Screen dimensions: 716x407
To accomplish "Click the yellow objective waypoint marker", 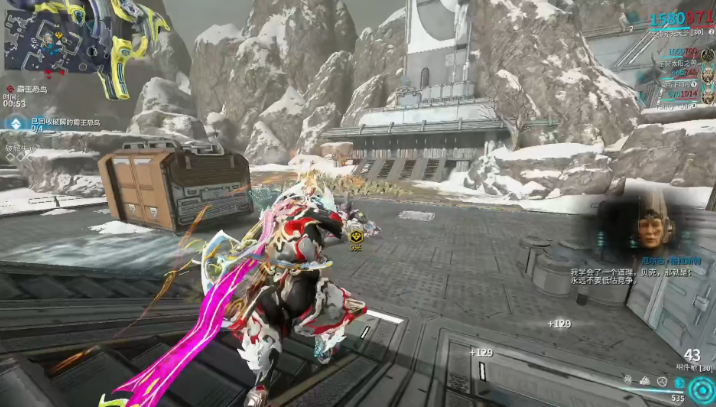I will point(357,235).
